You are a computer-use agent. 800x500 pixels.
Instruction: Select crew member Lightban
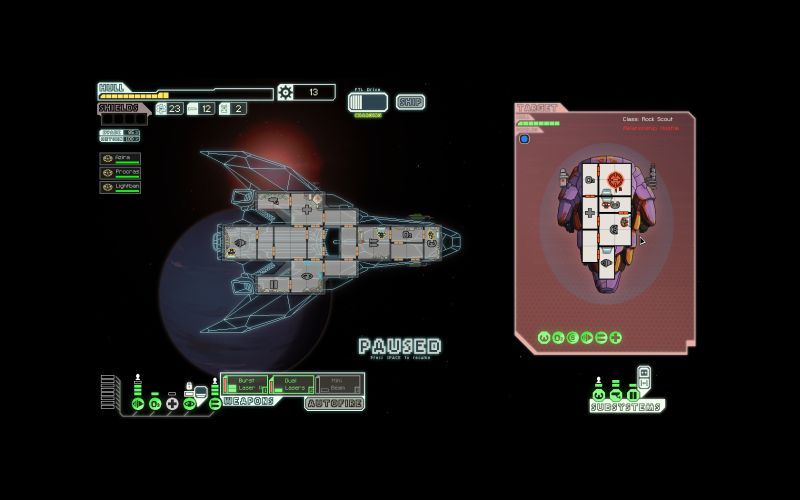click(x=120, y=186)
